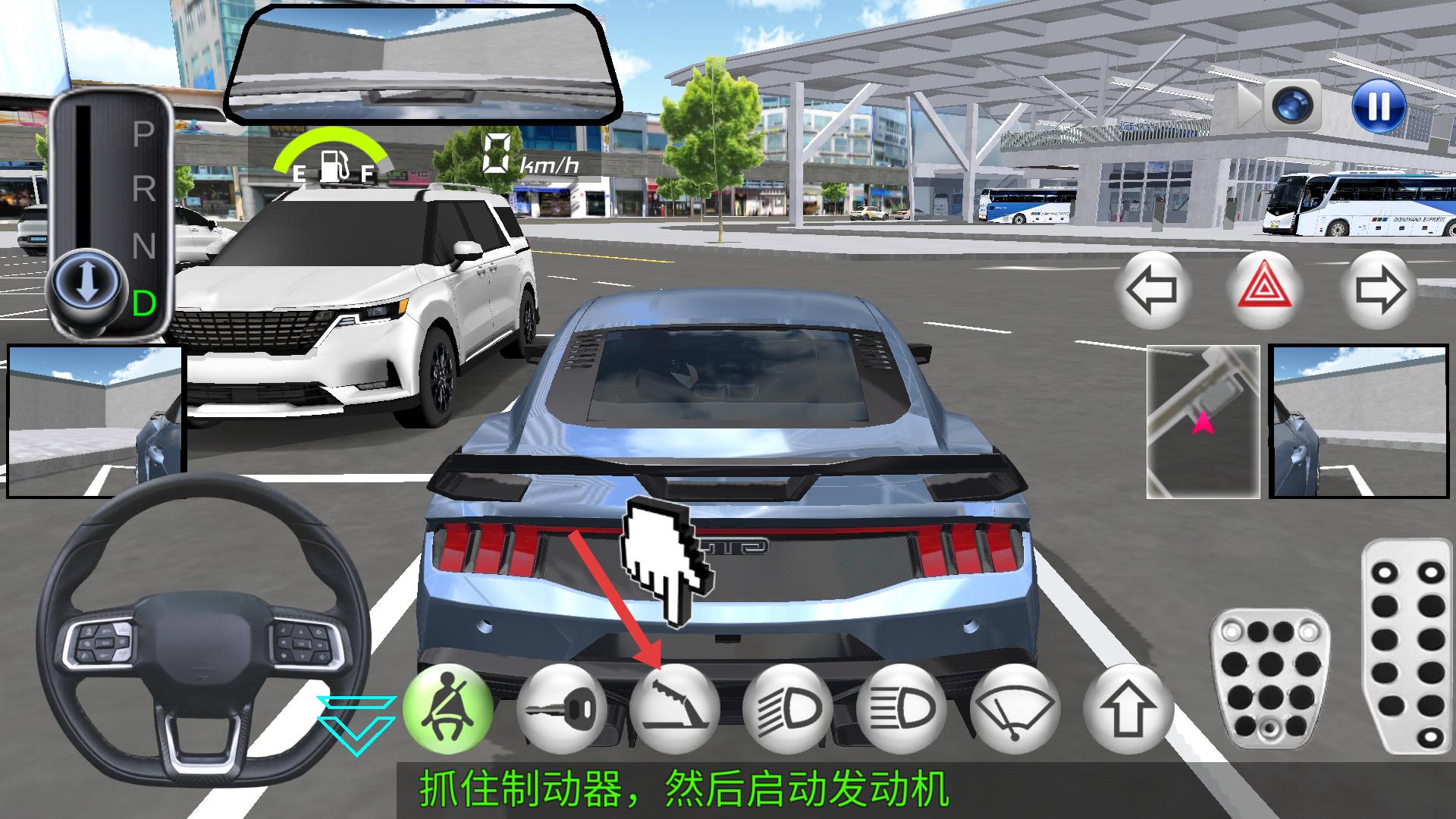Toggle the high beam headlights
The image size is (1456, 819).
(901, 711)
